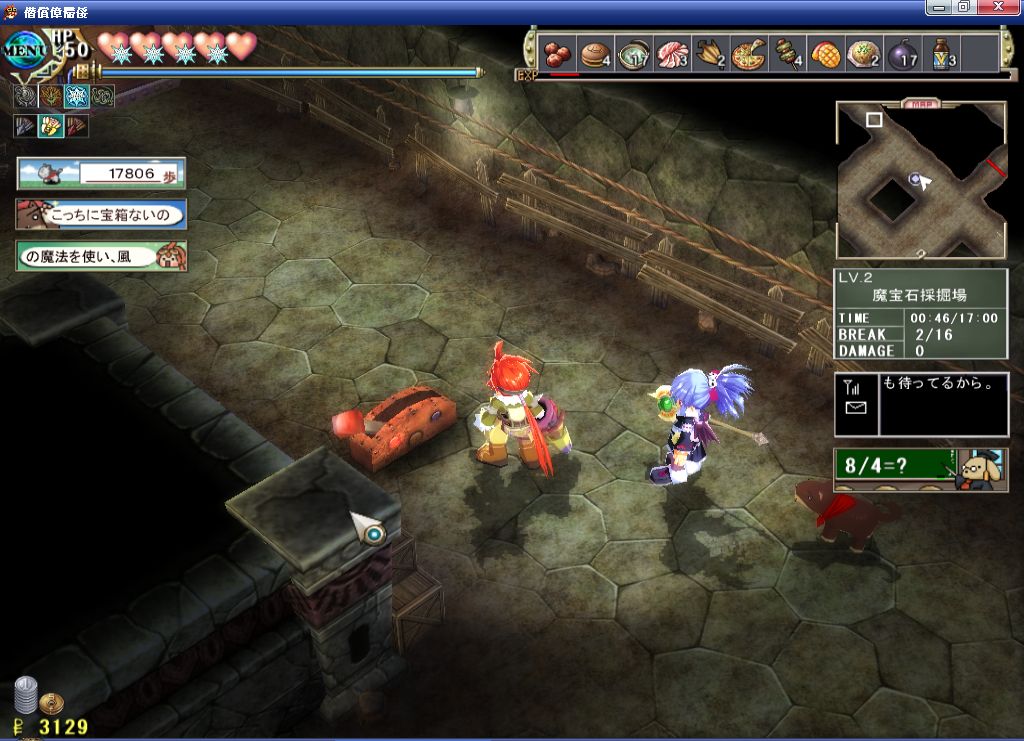This screenshot has width=1024, height=741.
Task: Click the dungeon minimap
Action: click(x=920, y=180)
